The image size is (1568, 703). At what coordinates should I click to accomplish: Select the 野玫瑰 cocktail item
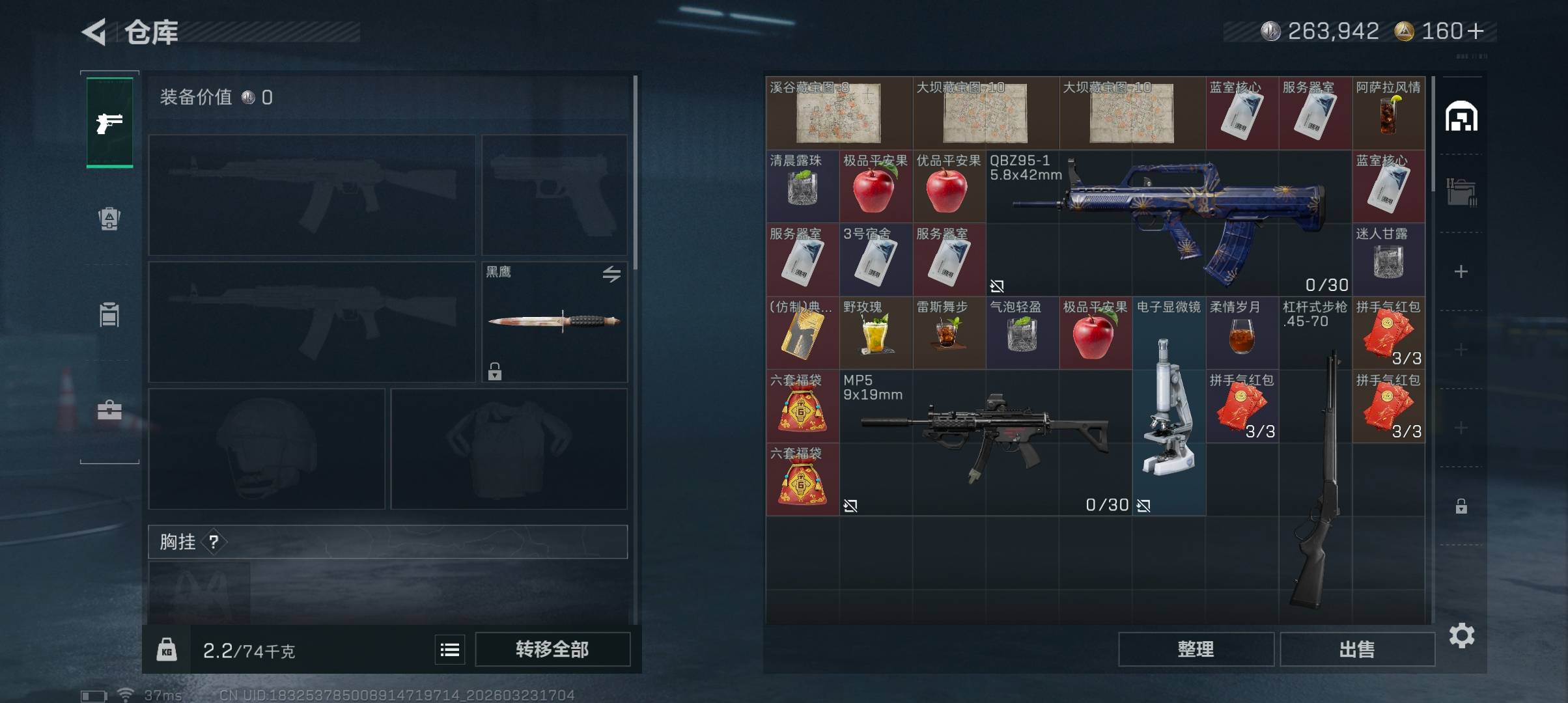coord(876,333)
